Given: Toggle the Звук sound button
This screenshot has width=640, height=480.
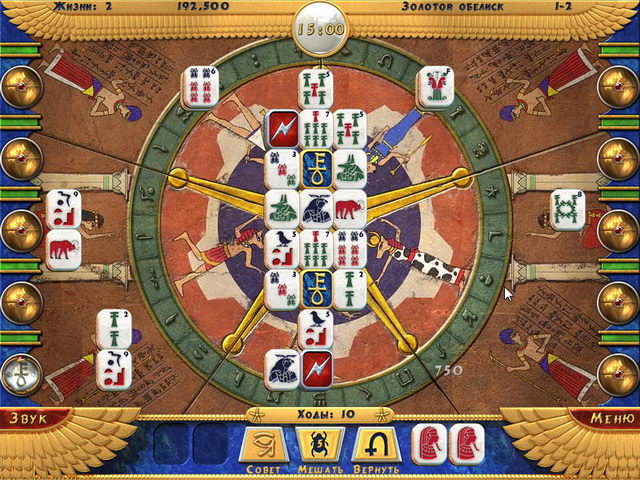Looking at the screenshot, I should [x=30, y=418].
